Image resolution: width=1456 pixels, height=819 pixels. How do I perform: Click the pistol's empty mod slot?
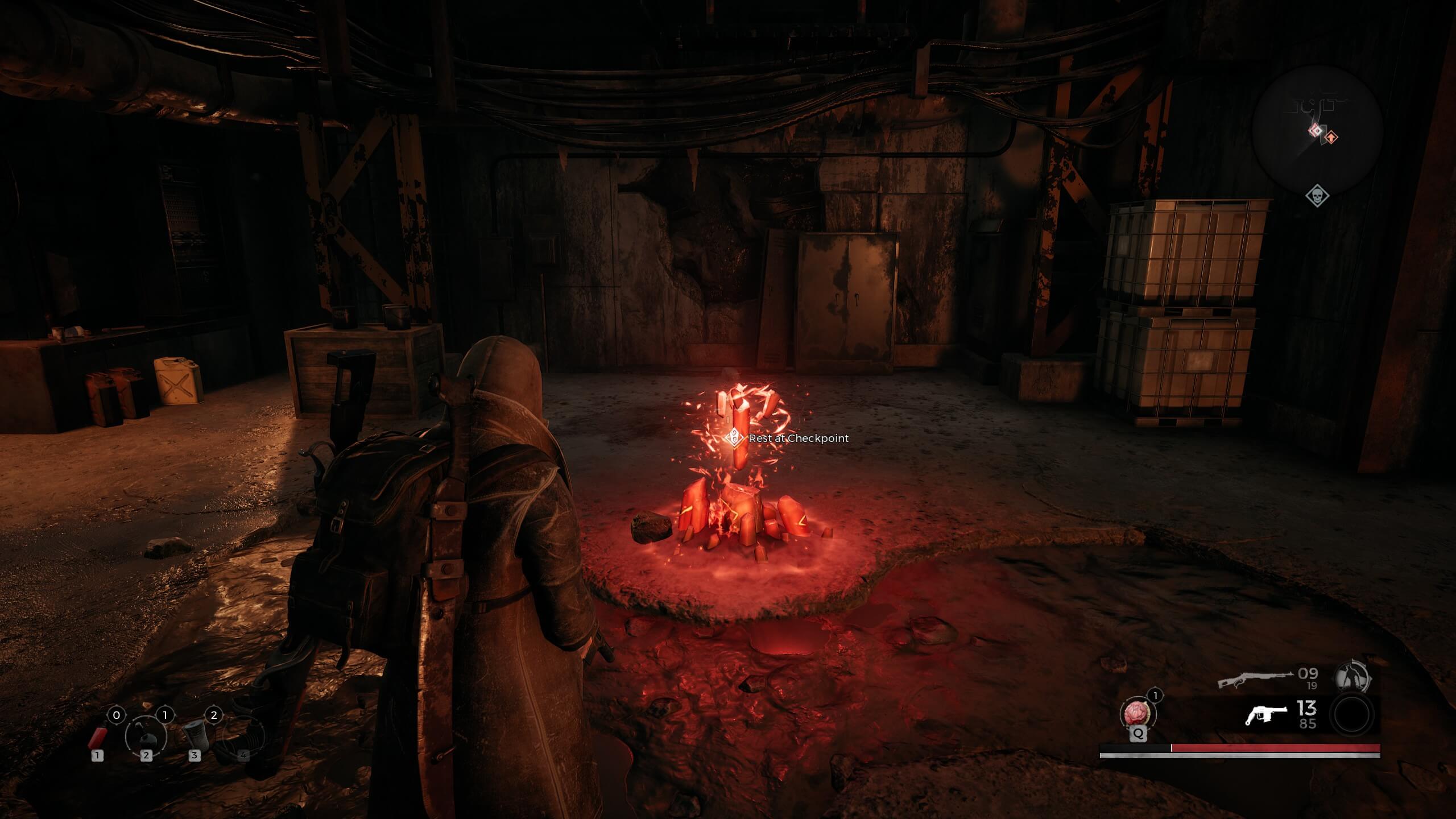click(x=1352, y=715)
